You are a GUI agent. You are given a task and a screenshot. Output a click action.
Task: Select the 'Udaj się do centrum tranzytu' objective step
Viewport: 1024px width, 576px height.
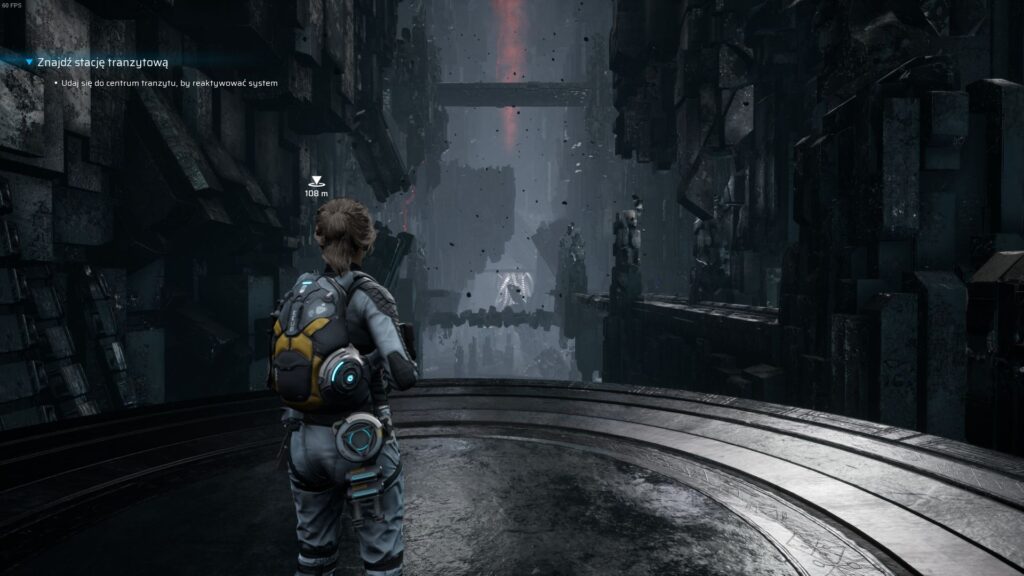point(168,83)
